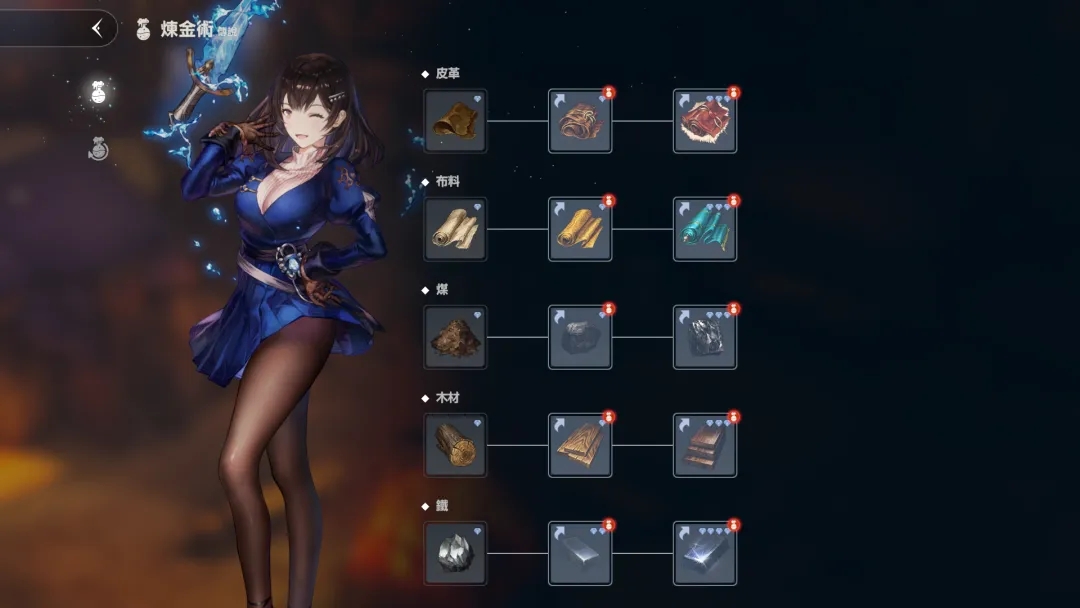Pick the wooden log slot
This screenshot has height=608, width=1080.
click(x=455, y=445)
